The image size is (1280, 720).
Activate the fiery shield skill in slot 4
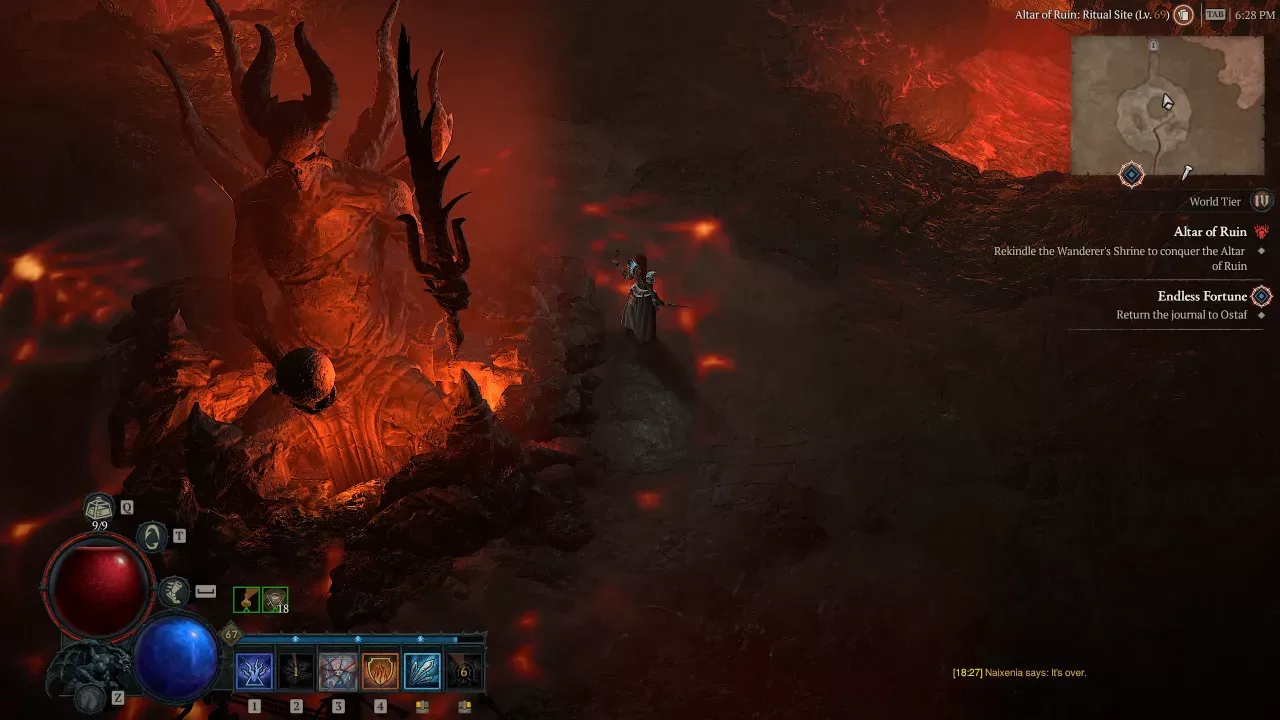[380, 671]
